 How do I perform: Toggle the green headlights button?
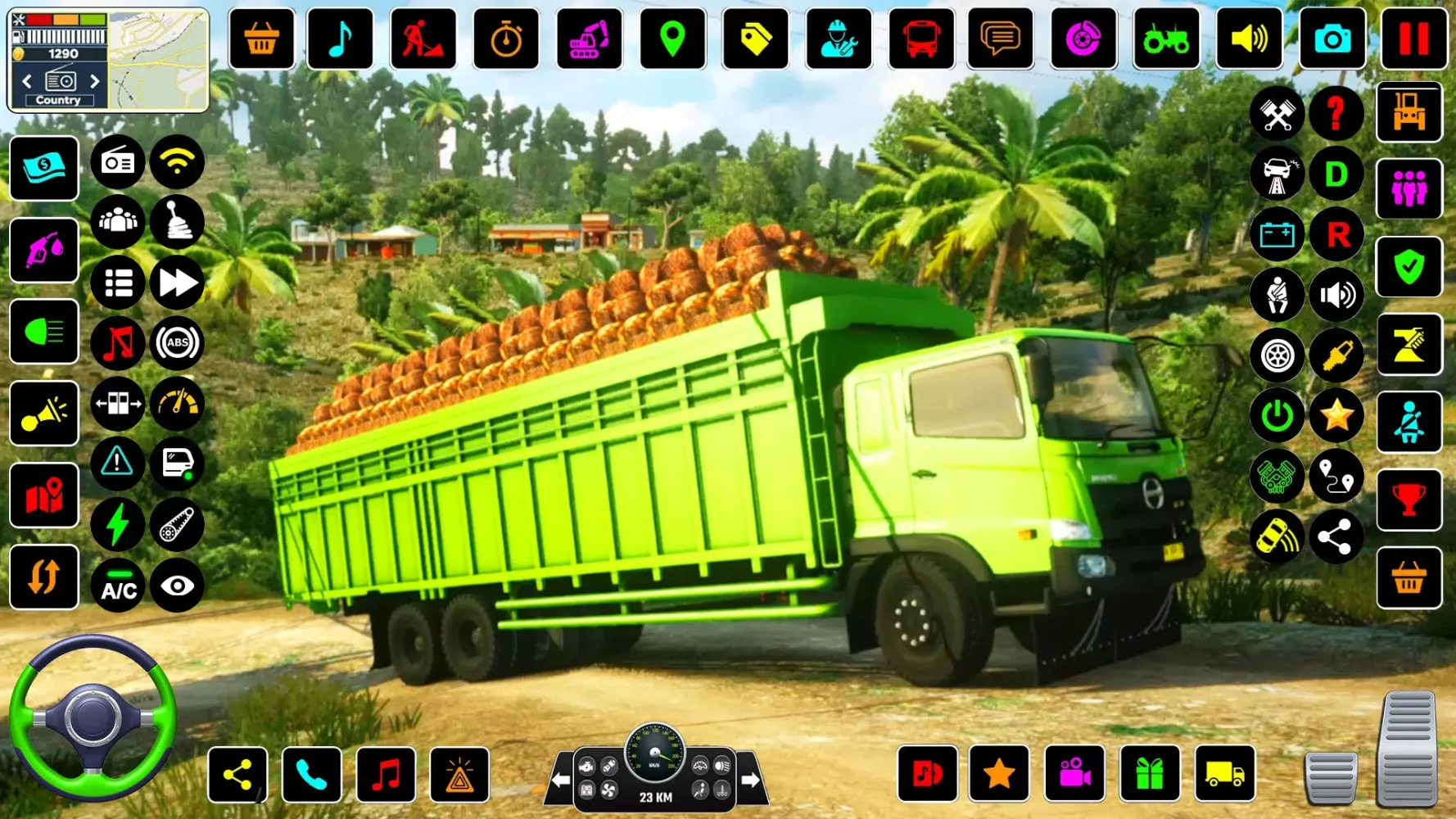click(x=44, y=332)
